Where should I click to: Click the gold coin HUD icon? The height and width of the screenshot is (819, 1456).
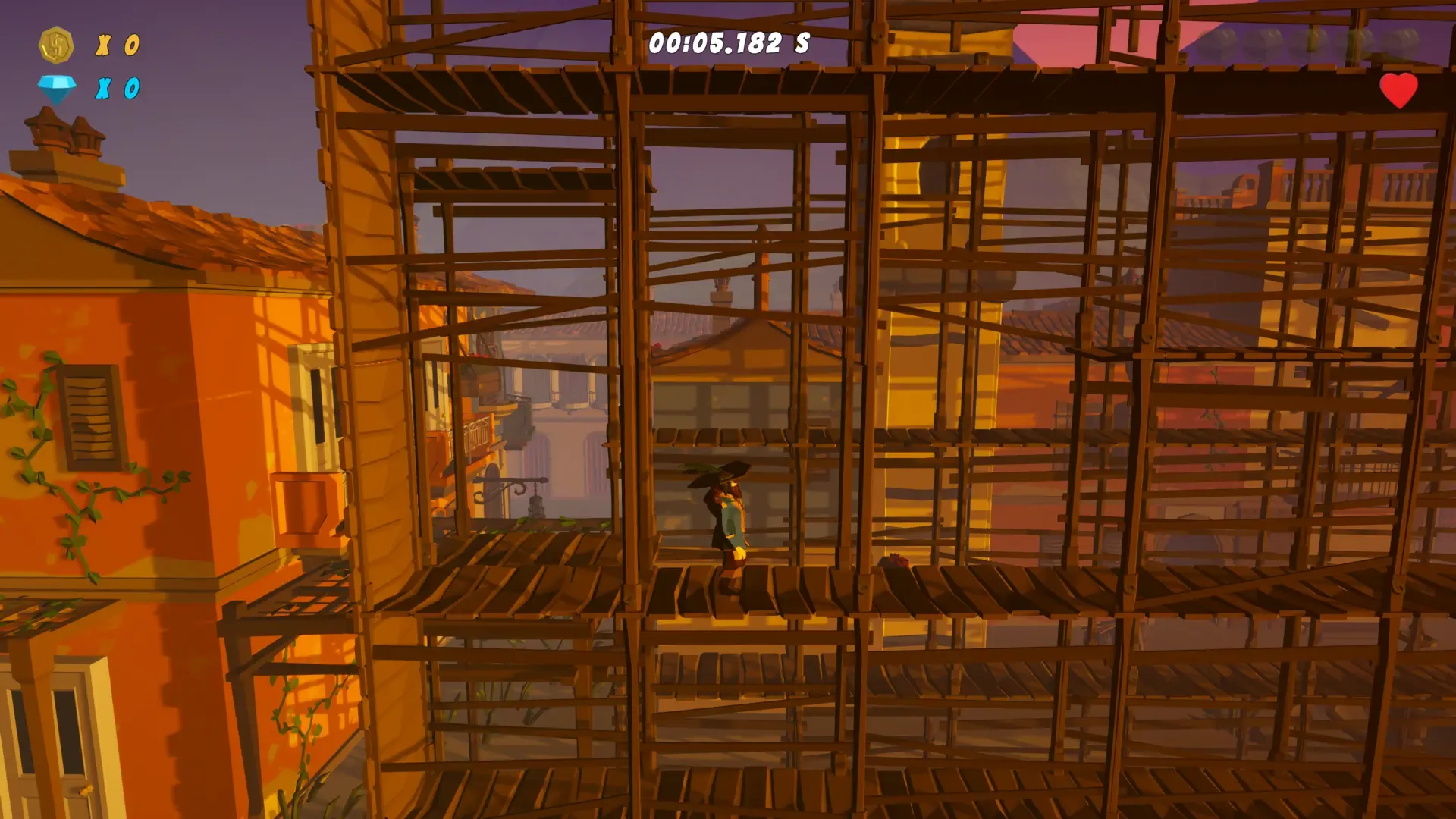[57, 45]
